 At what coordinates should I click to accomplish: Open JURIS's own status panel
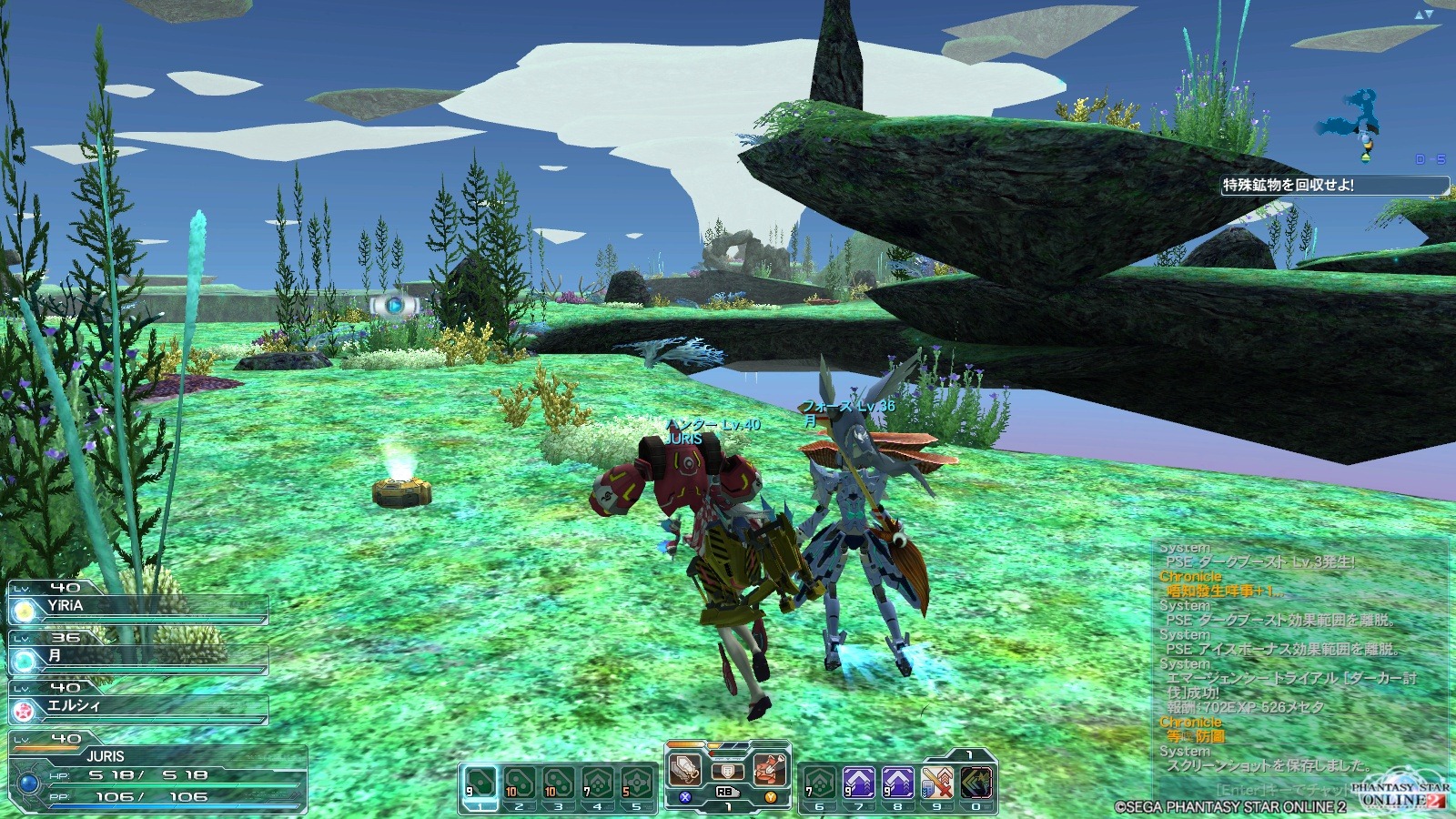point(155,773)
